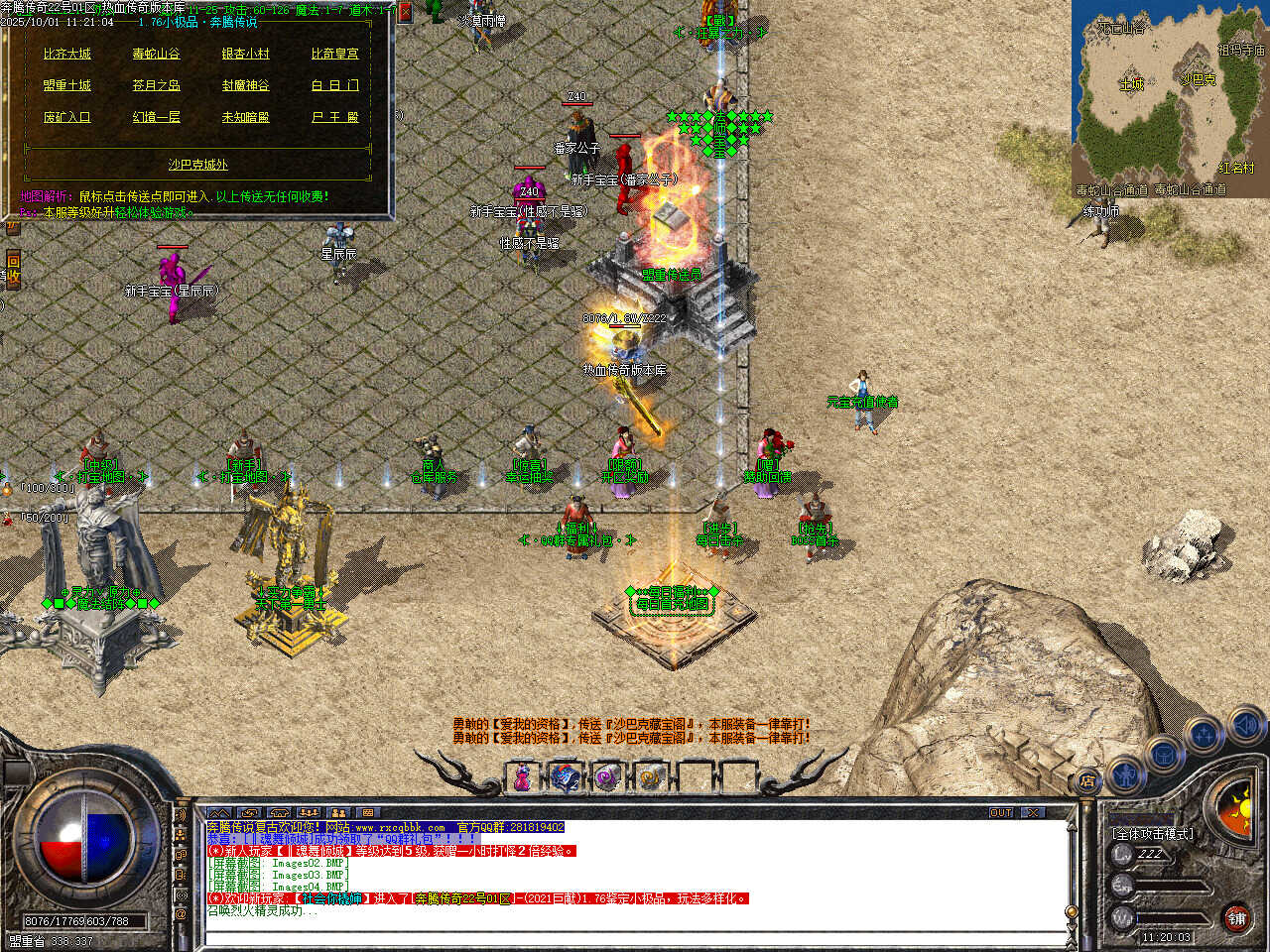Teleport to 幻境一层
The image size is (1270, 952).
click(156, 117)
